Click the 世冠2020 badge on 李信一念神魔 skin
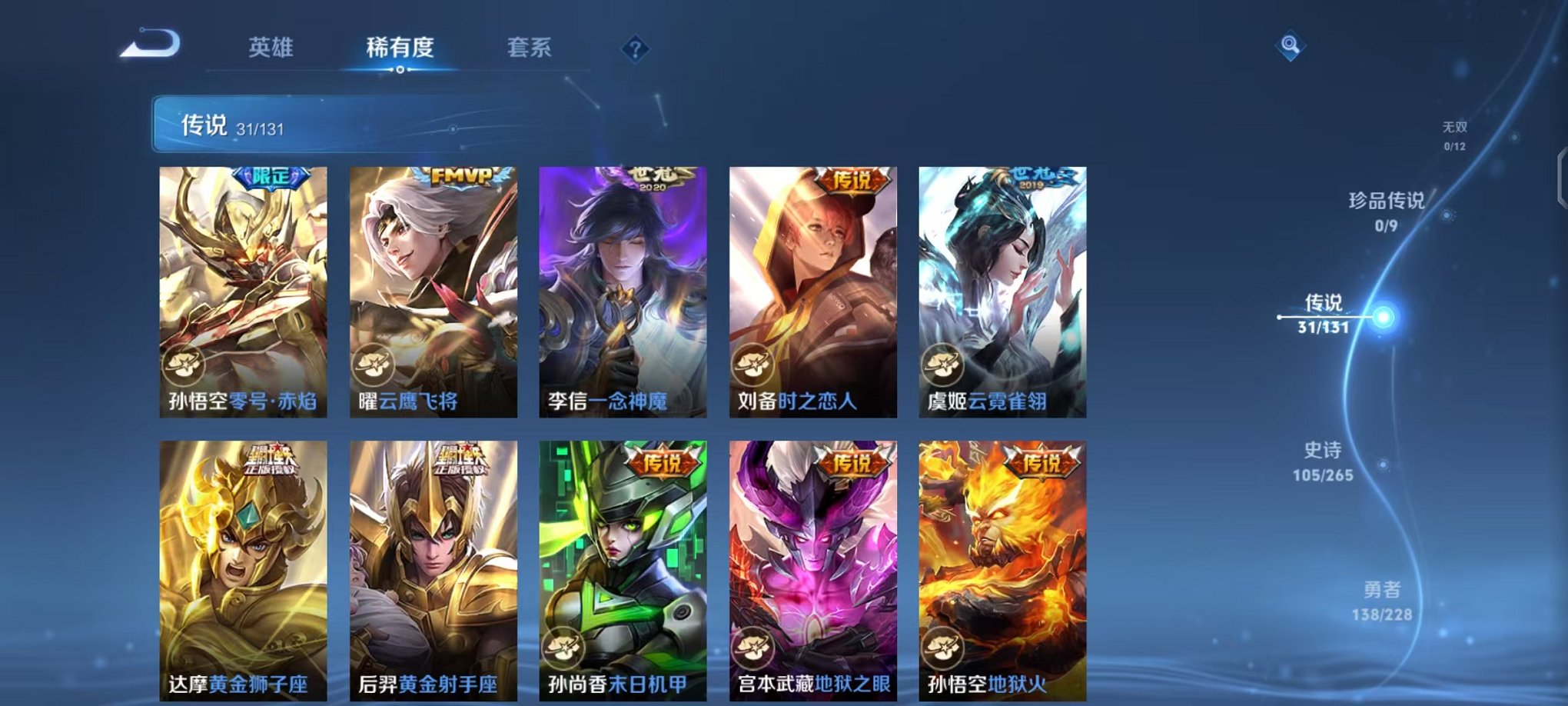This screenshot has width=1568, height=706. point(652,177)
